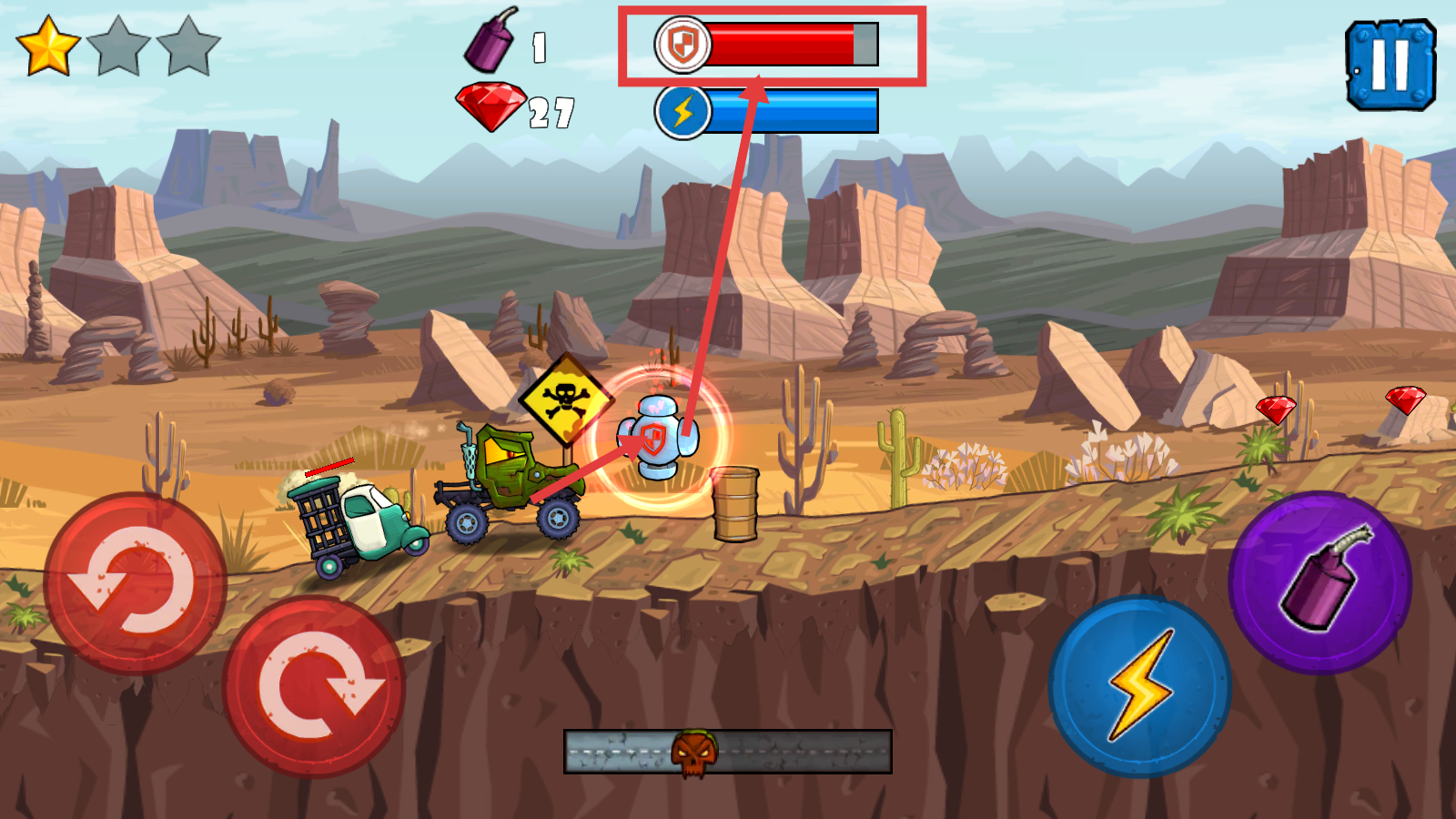Screen dimensions: 1456x819
Task: Activate the lightning bolt turbo boost
Action: tap(1139, 685)
